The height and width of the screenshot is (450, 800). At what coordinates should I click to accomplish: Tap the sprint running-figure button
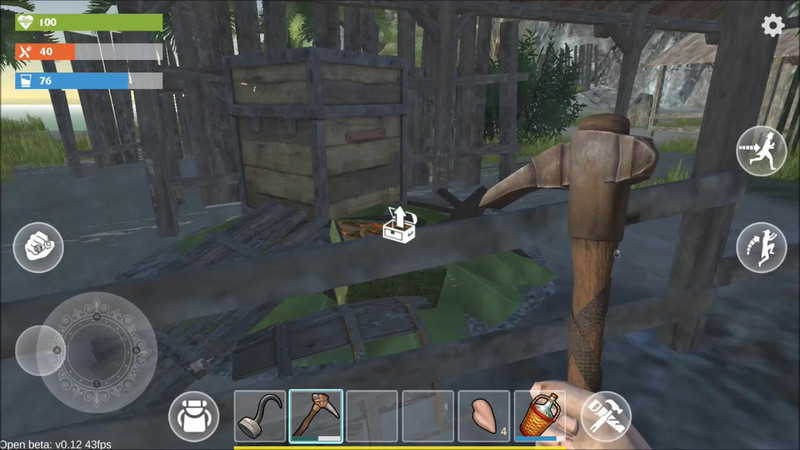761,152
